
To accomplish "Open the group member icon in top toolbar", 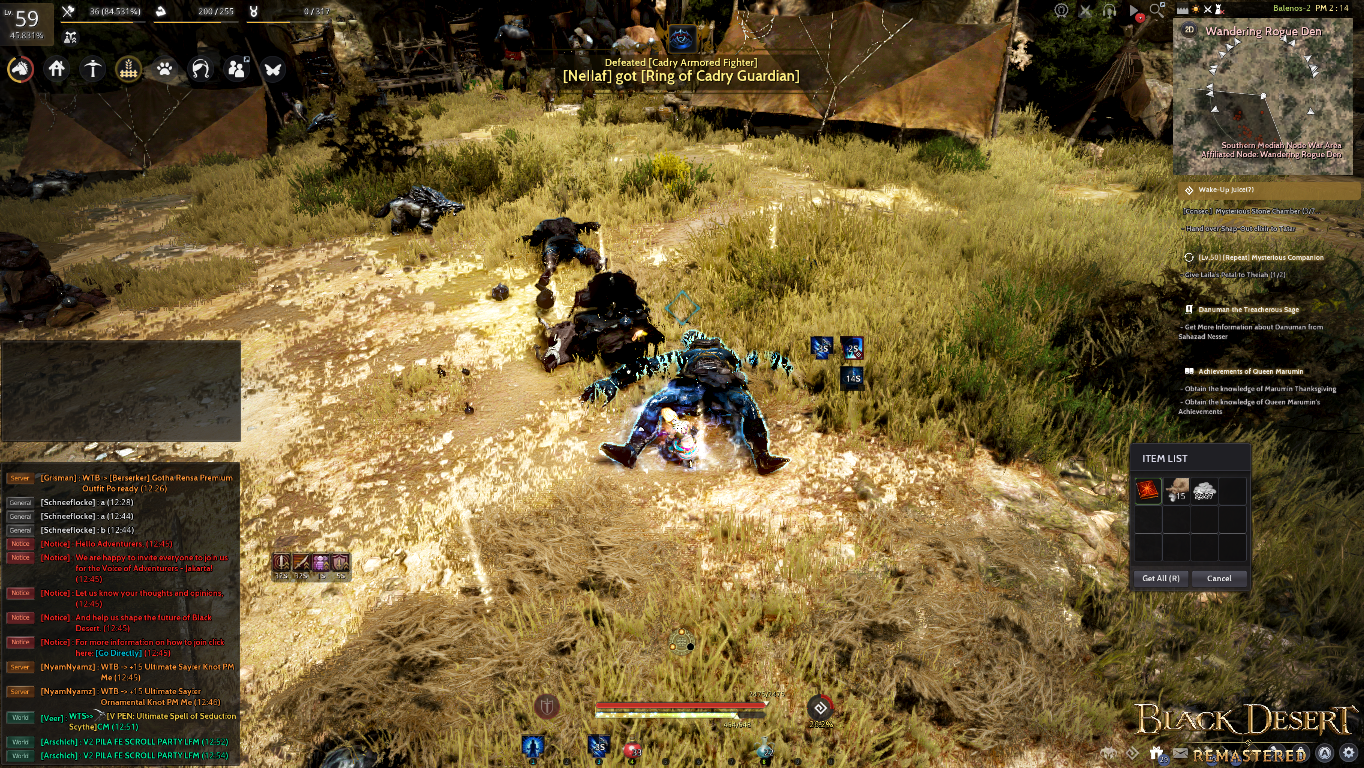I will (237, 70).
